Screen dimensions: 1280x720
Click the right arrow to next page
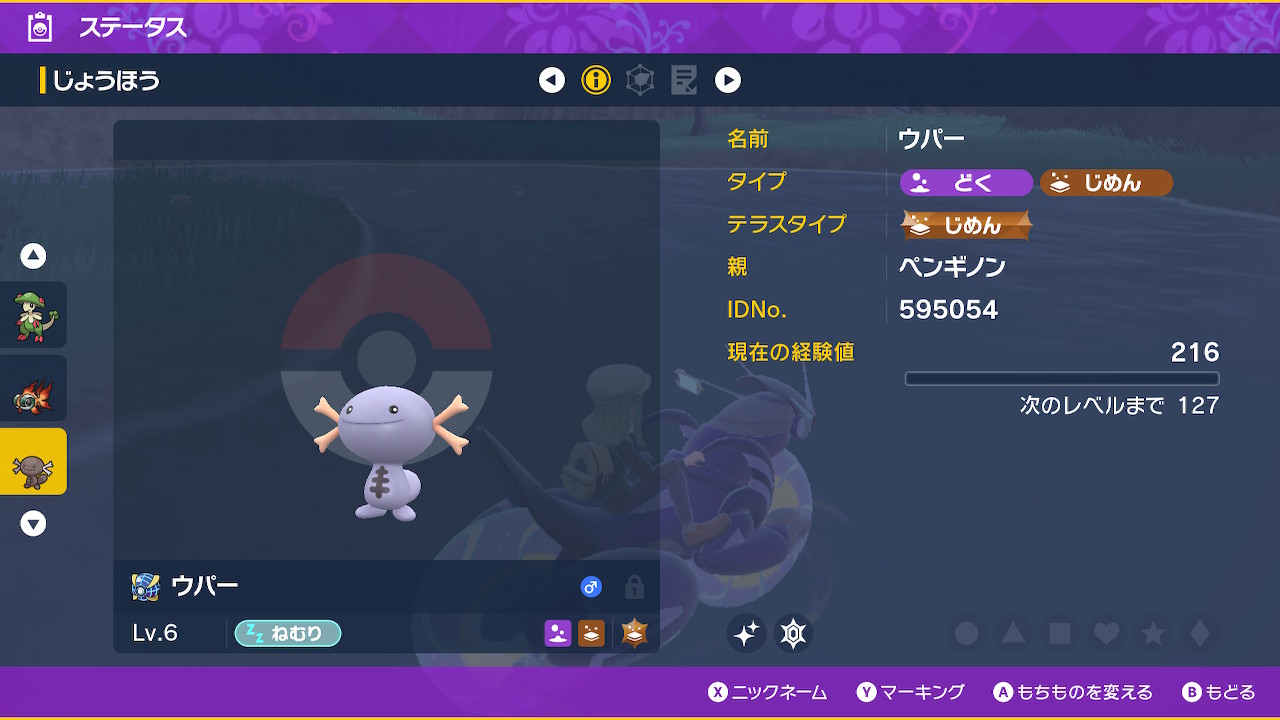727,80
